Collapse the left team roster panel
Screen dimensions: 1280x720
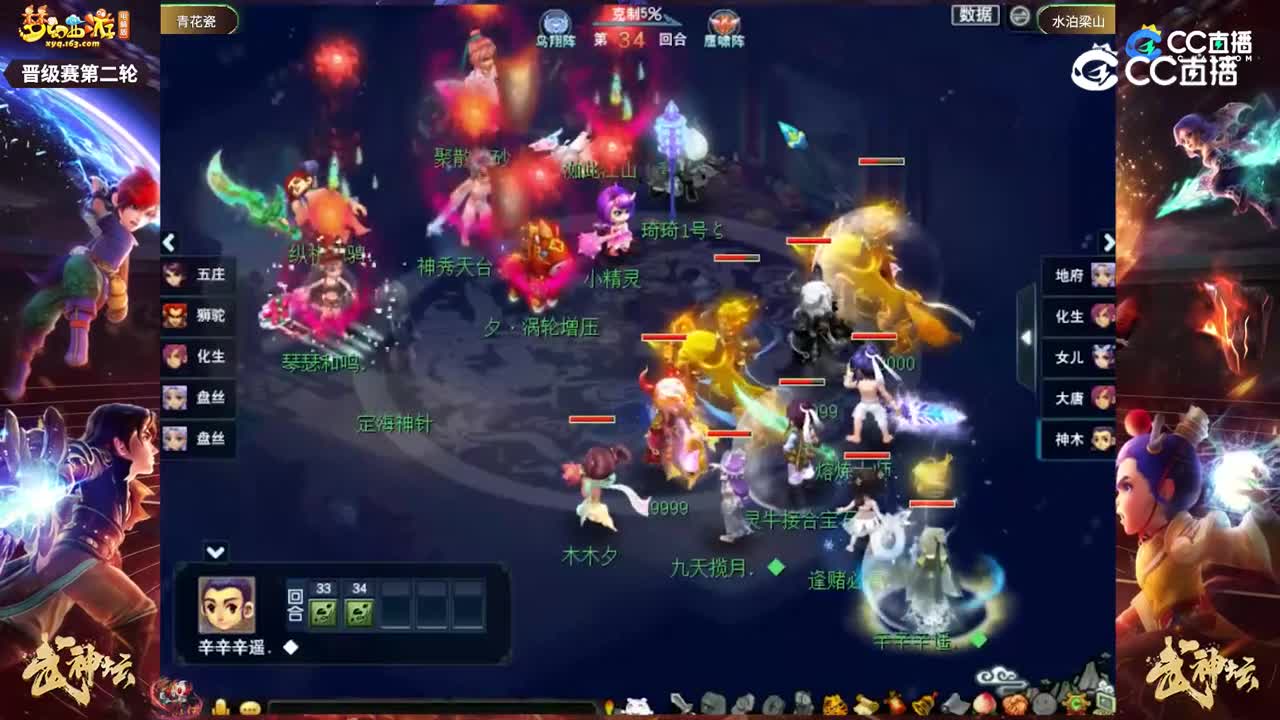tap(168, 241)
